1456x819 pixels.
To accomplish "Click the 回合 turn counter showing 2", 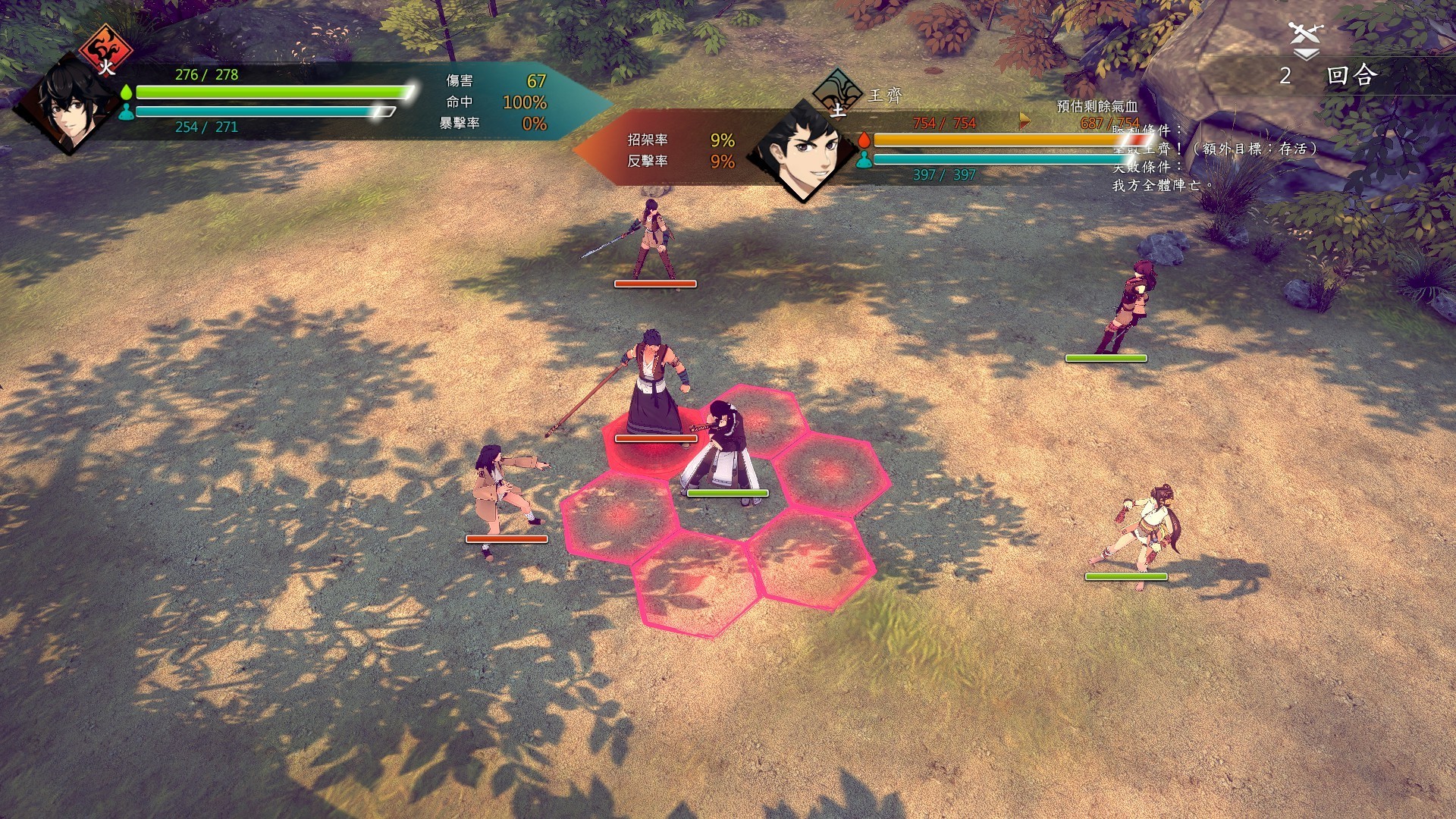I will tap(1335, 74).
